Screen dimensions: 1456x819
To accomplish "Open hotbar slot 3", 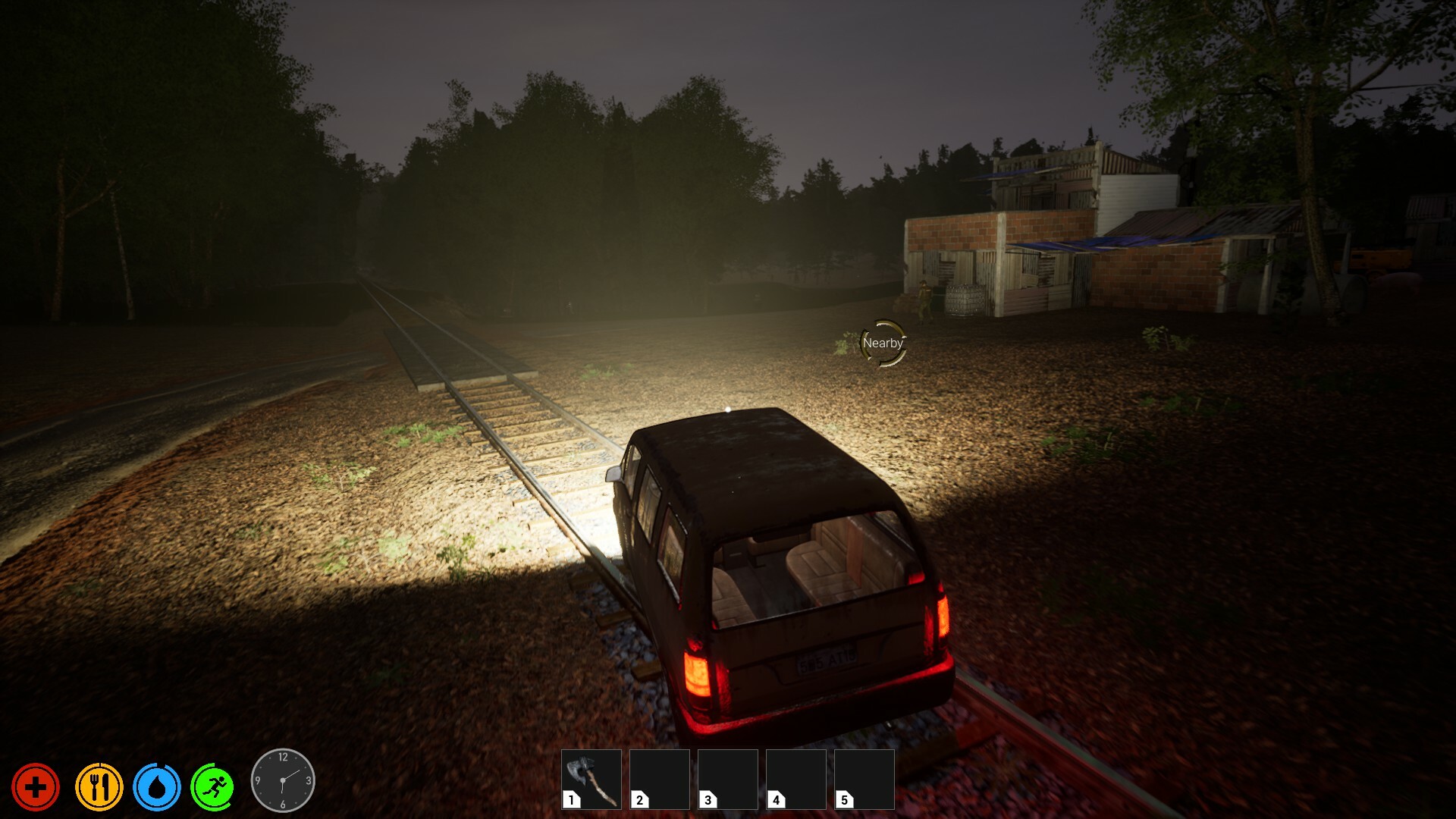I will [727, 778].
